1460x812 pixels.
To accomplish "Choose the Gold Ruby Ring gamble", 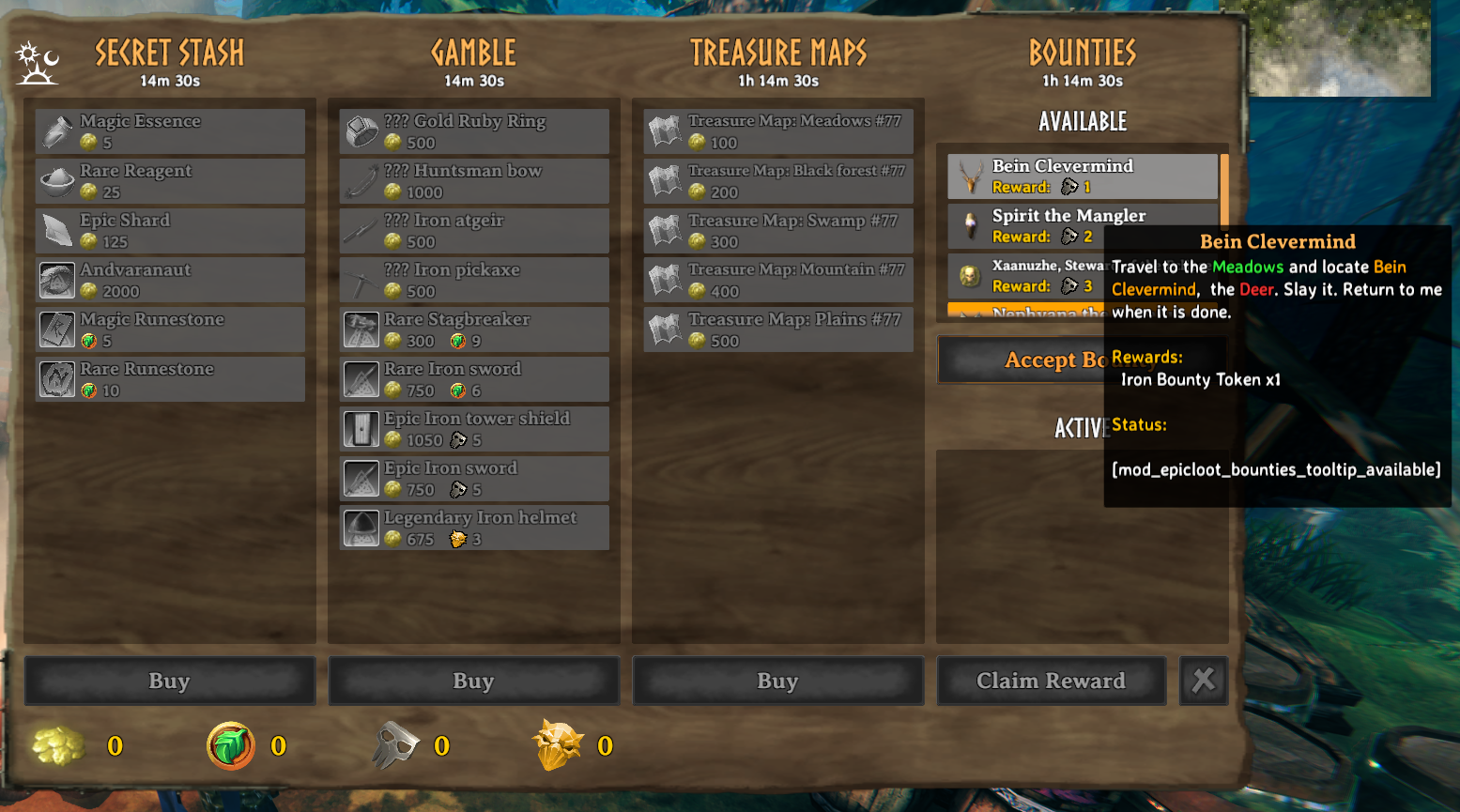I will pyautogui.click(x=474, y=131).
